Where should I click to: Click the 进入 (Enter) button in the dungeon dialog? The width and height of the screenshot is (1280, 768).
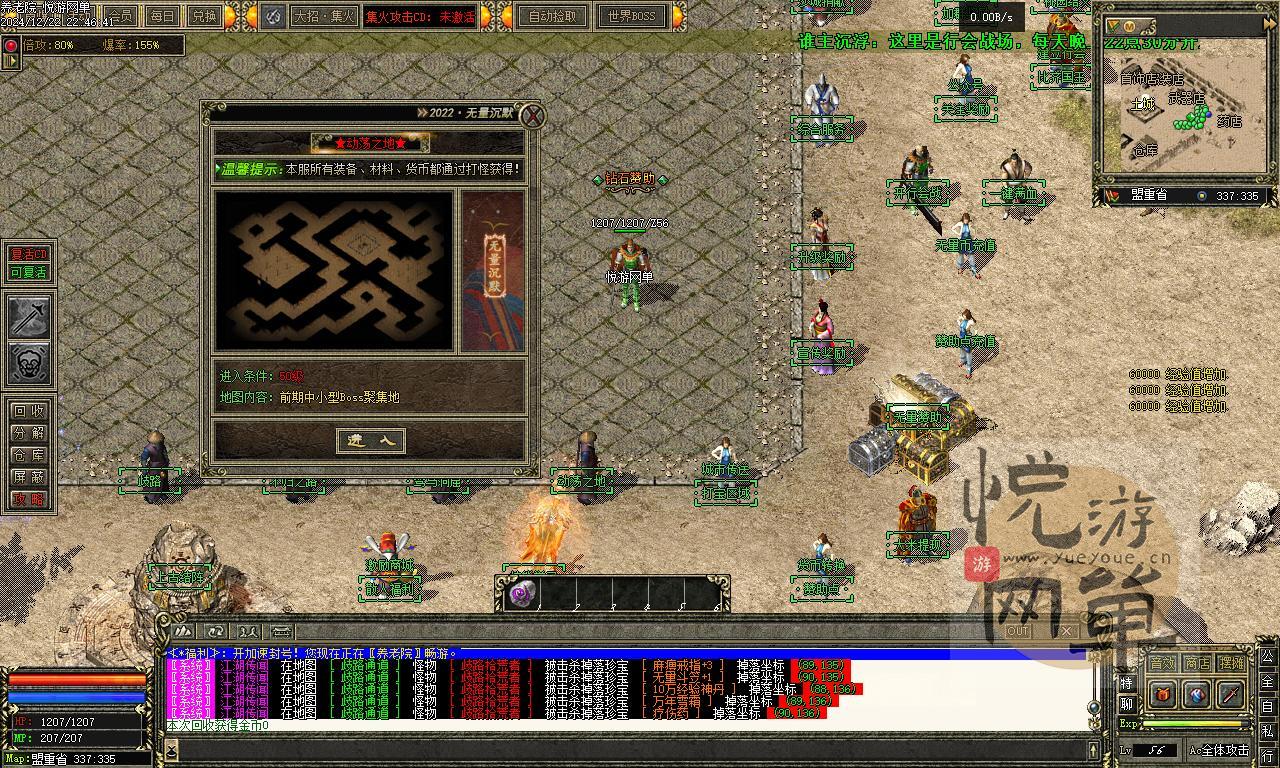[x=371, y=440]
